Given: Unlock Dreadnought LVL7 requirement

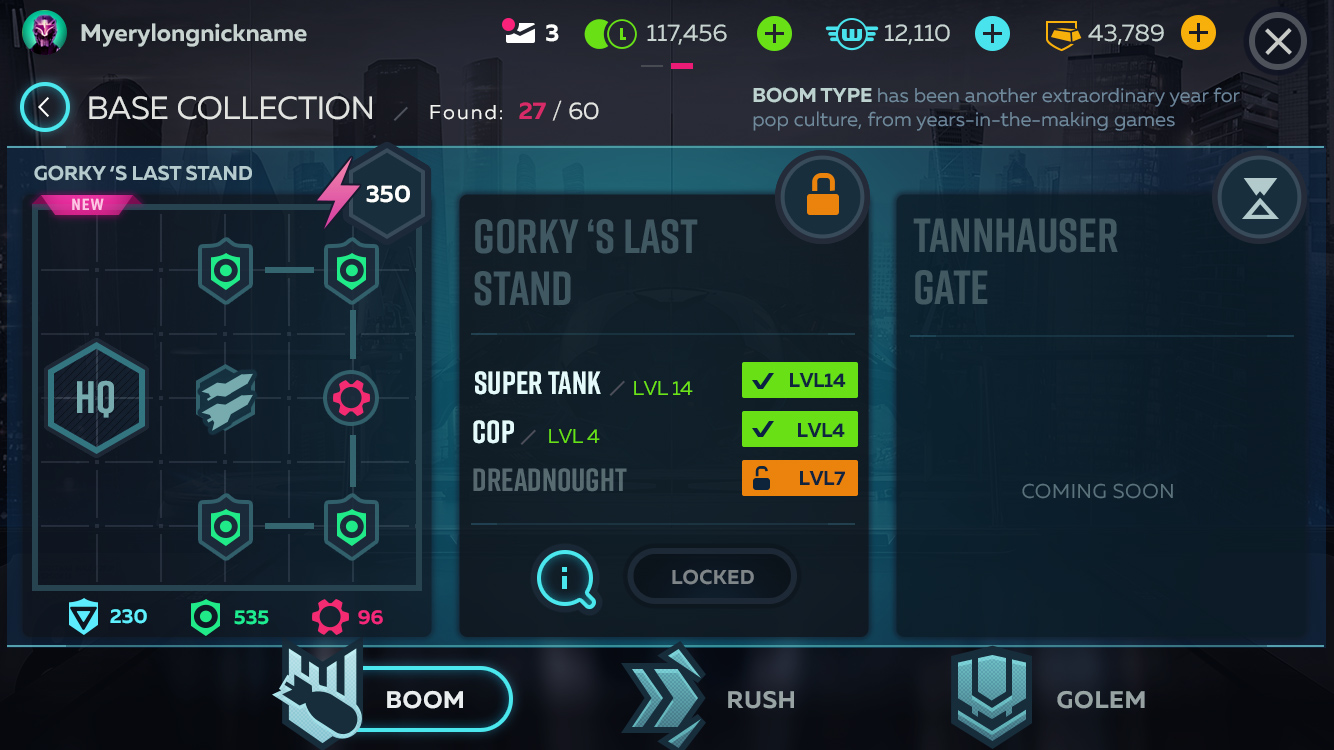Looking at the screenshot, I should point(799,478).
